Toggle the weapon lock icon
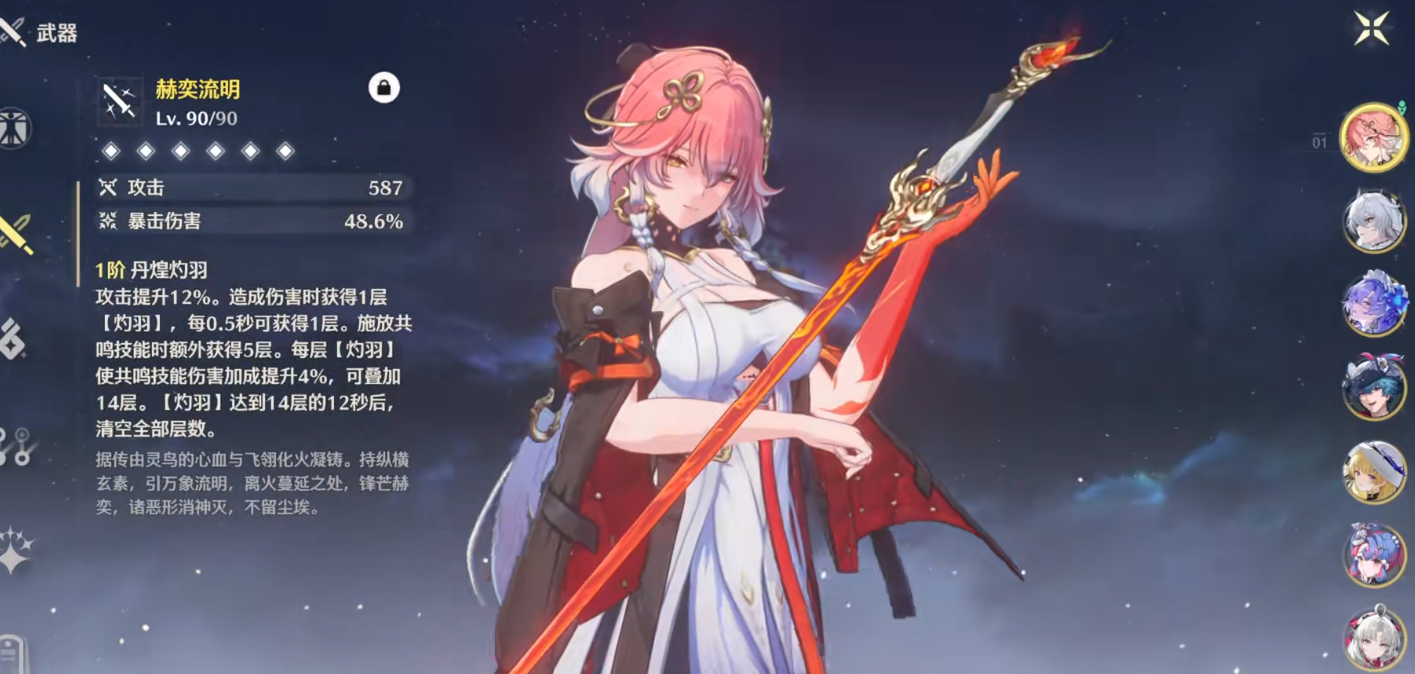The height and width of the screenshot is (674, 1415). point(384,88)
